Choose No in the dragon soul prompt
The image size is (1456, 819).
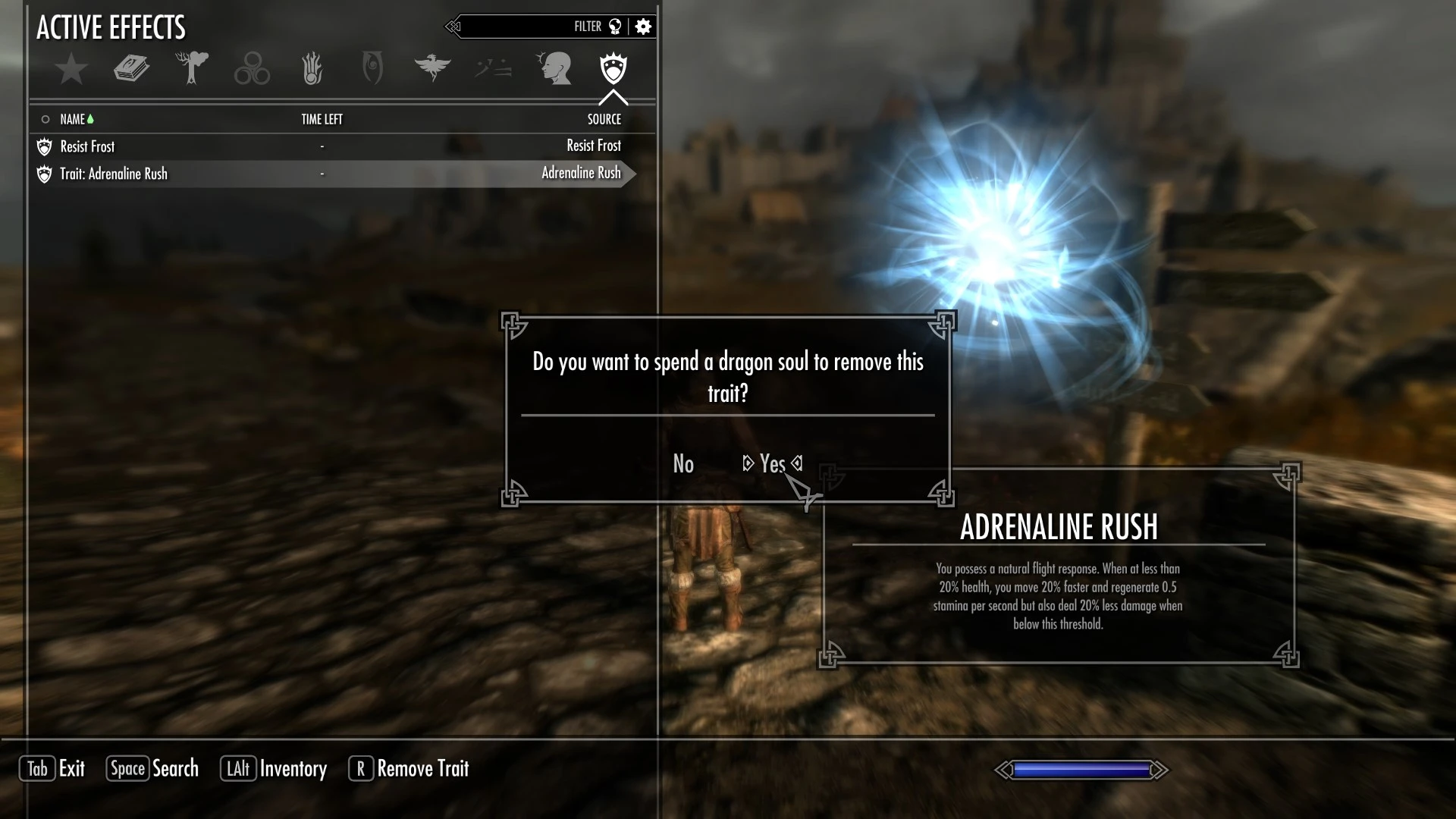pyautogui.click(x=683, y=463)
